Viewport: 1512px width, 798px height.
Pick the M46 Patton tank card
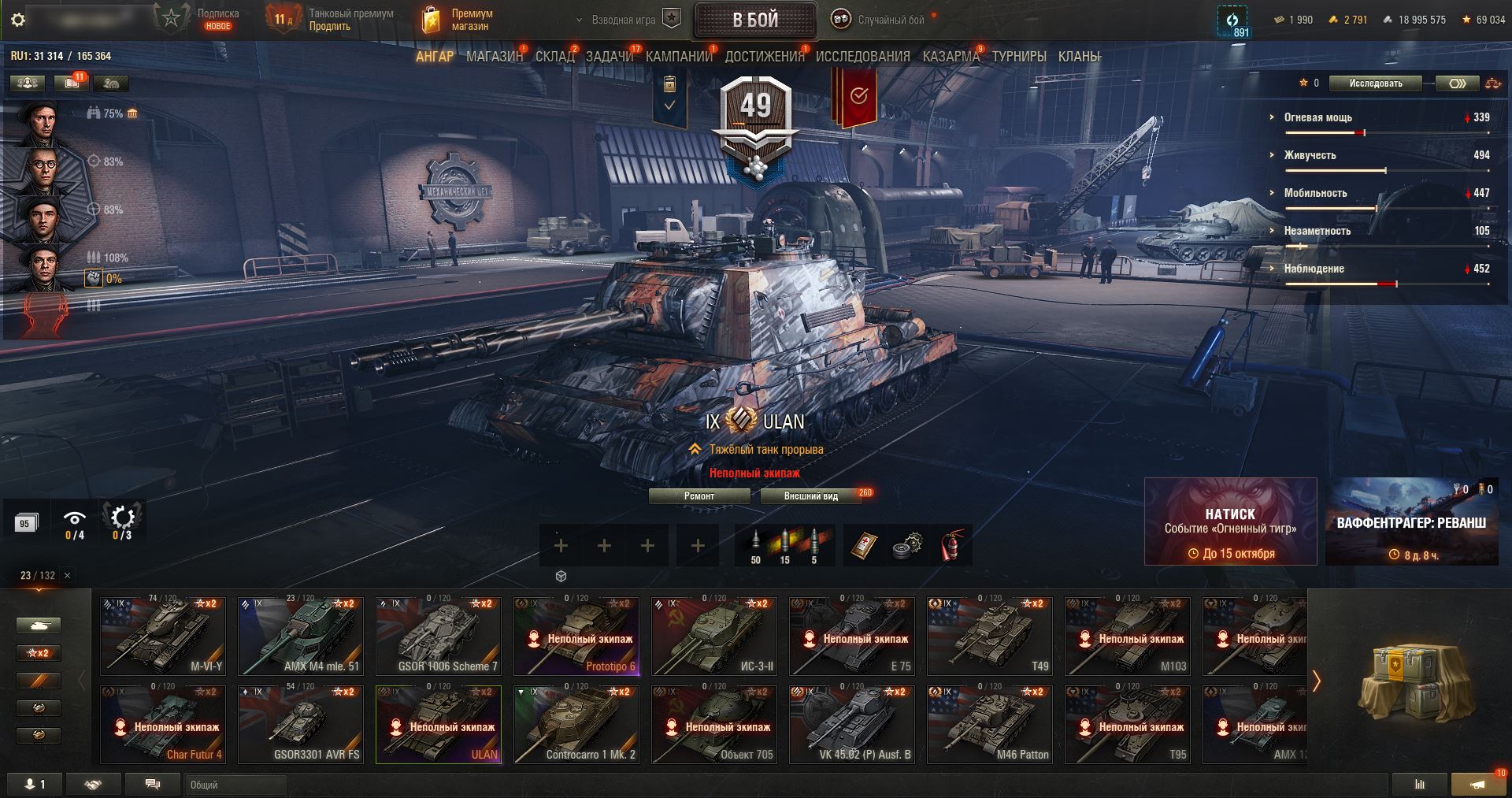[x=990, y=725]
